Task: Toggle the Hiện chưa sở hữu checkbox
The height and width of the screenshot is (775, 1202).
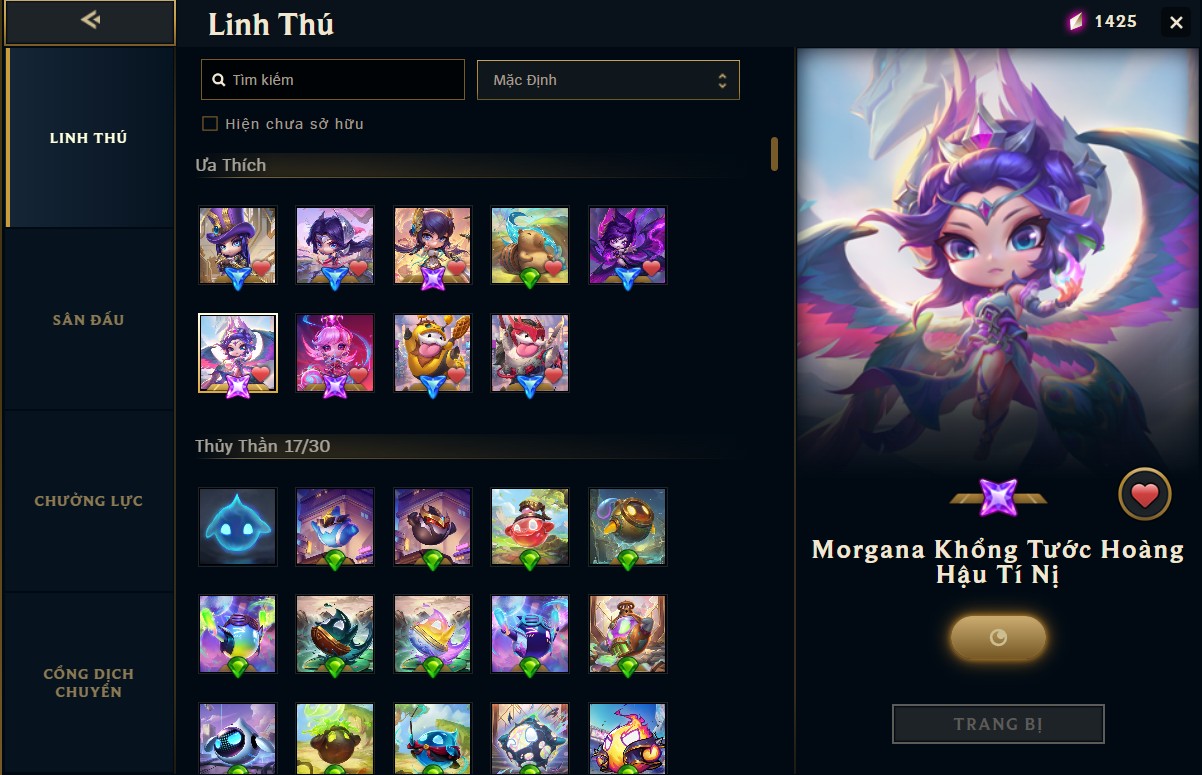Action: point(210,124)
